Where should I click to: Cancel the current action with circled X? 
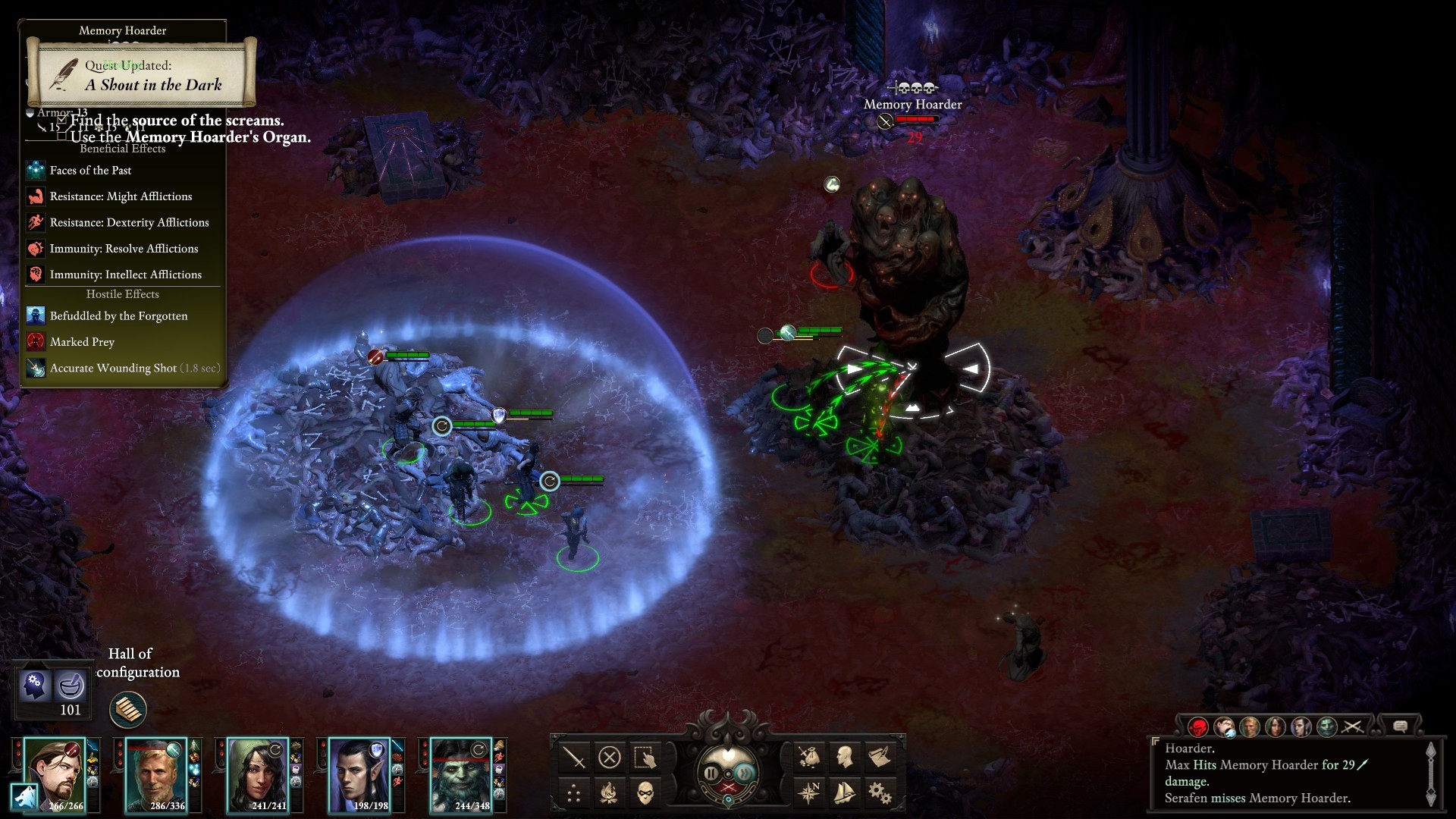point(610,757)
